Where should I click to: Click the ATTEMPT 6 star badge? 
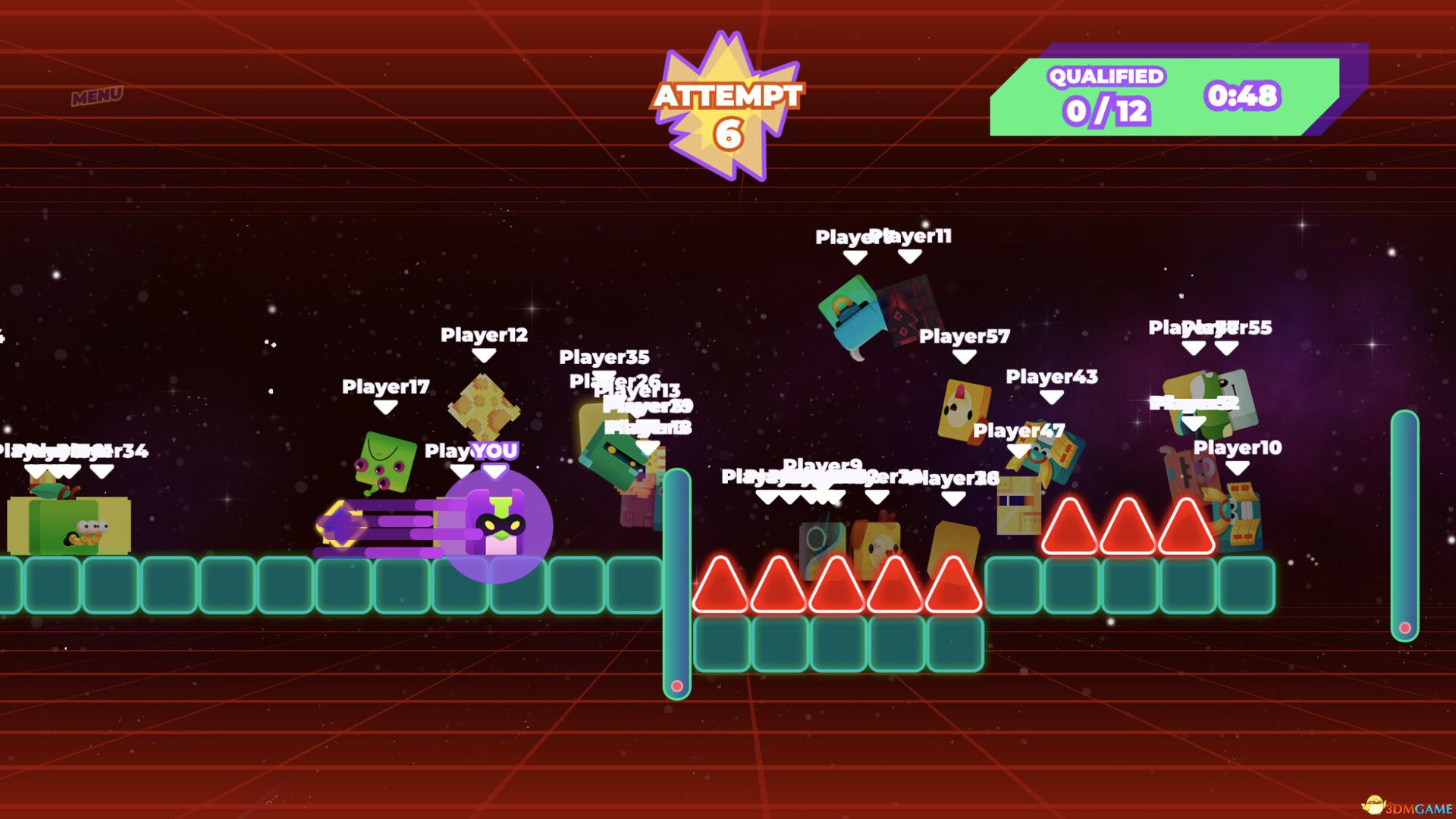point(730,99)
